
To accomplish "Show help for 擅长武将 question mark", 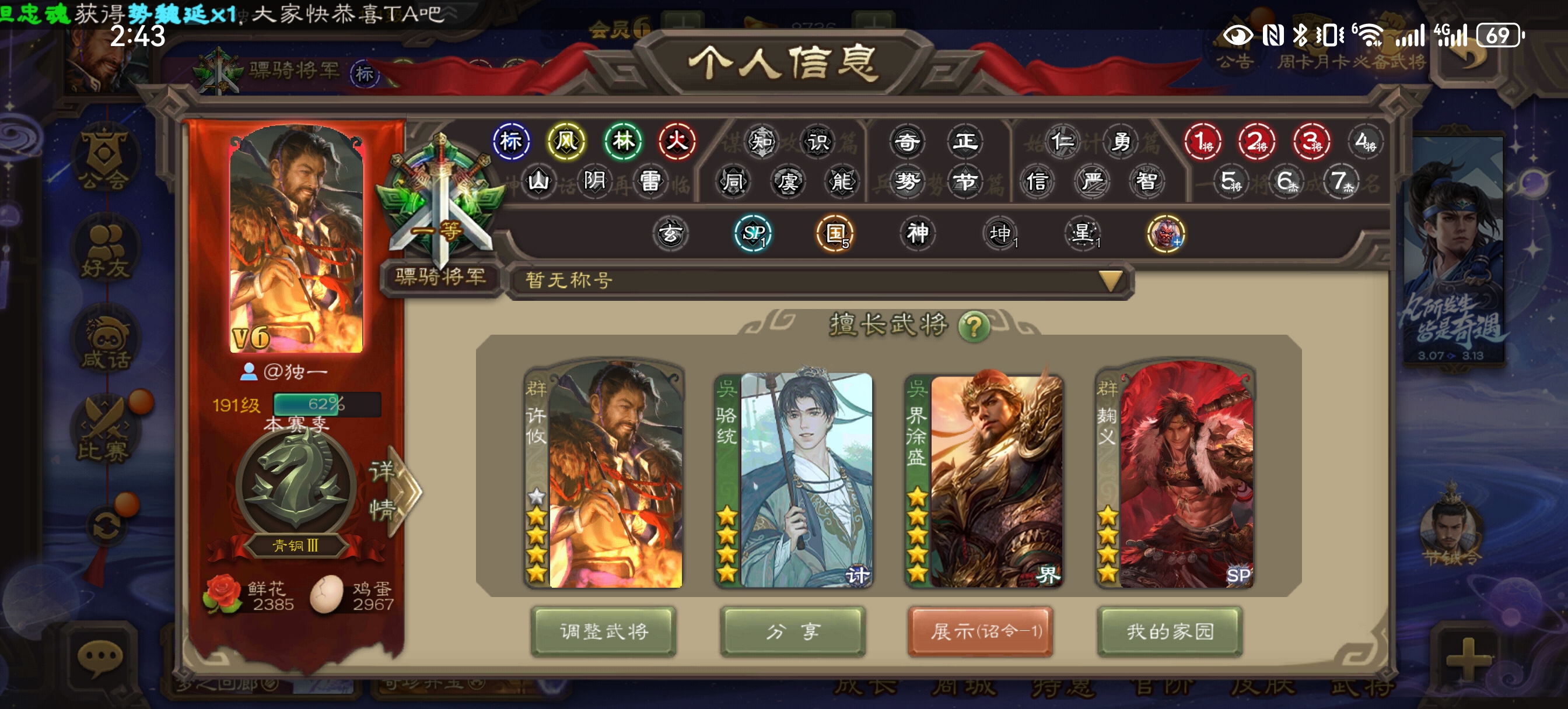I will (974, 327).
